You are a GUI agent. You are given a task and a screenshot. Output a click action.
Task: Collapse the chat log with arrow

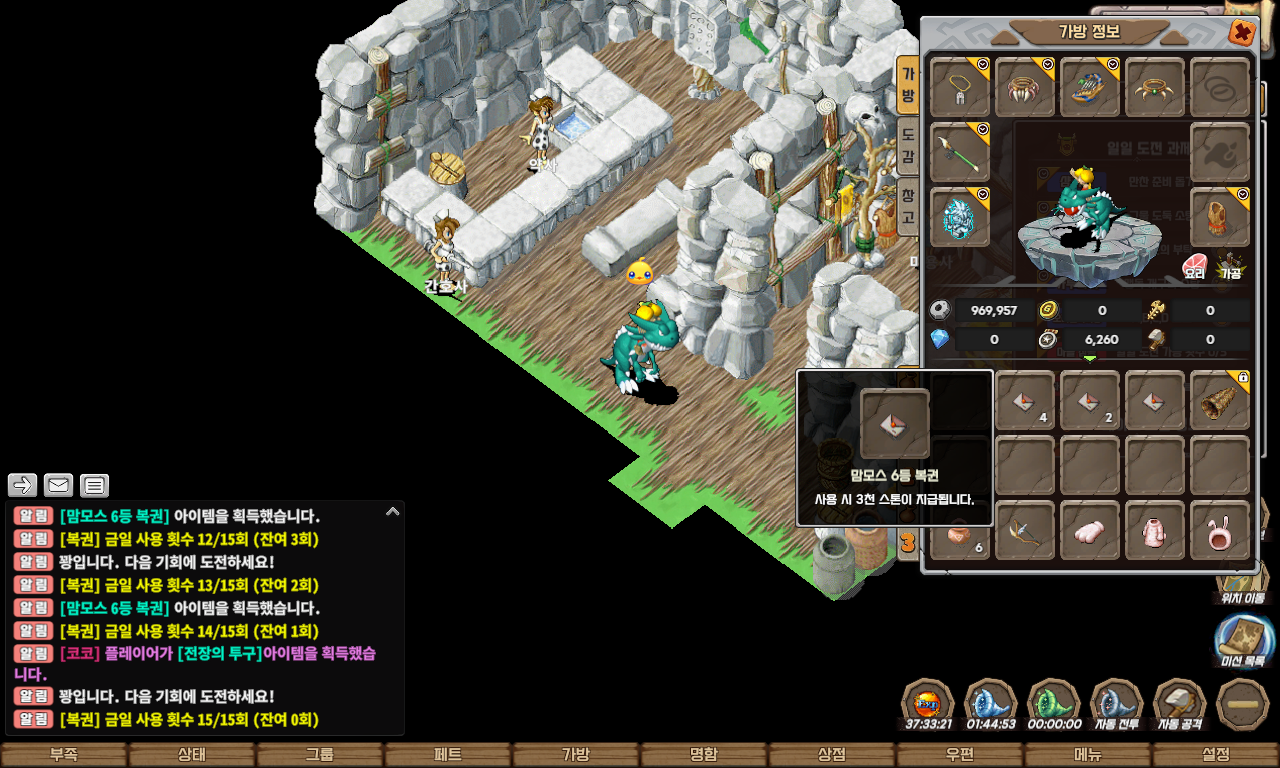pos(392,511)
